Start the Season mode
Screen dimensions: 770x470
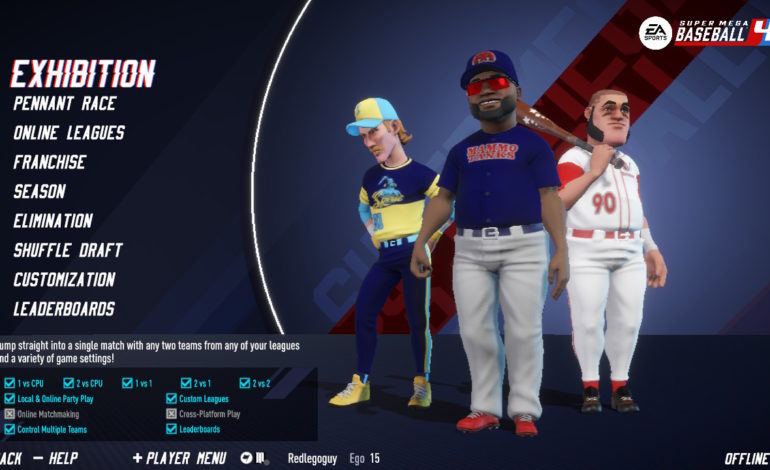click(40, 191)
